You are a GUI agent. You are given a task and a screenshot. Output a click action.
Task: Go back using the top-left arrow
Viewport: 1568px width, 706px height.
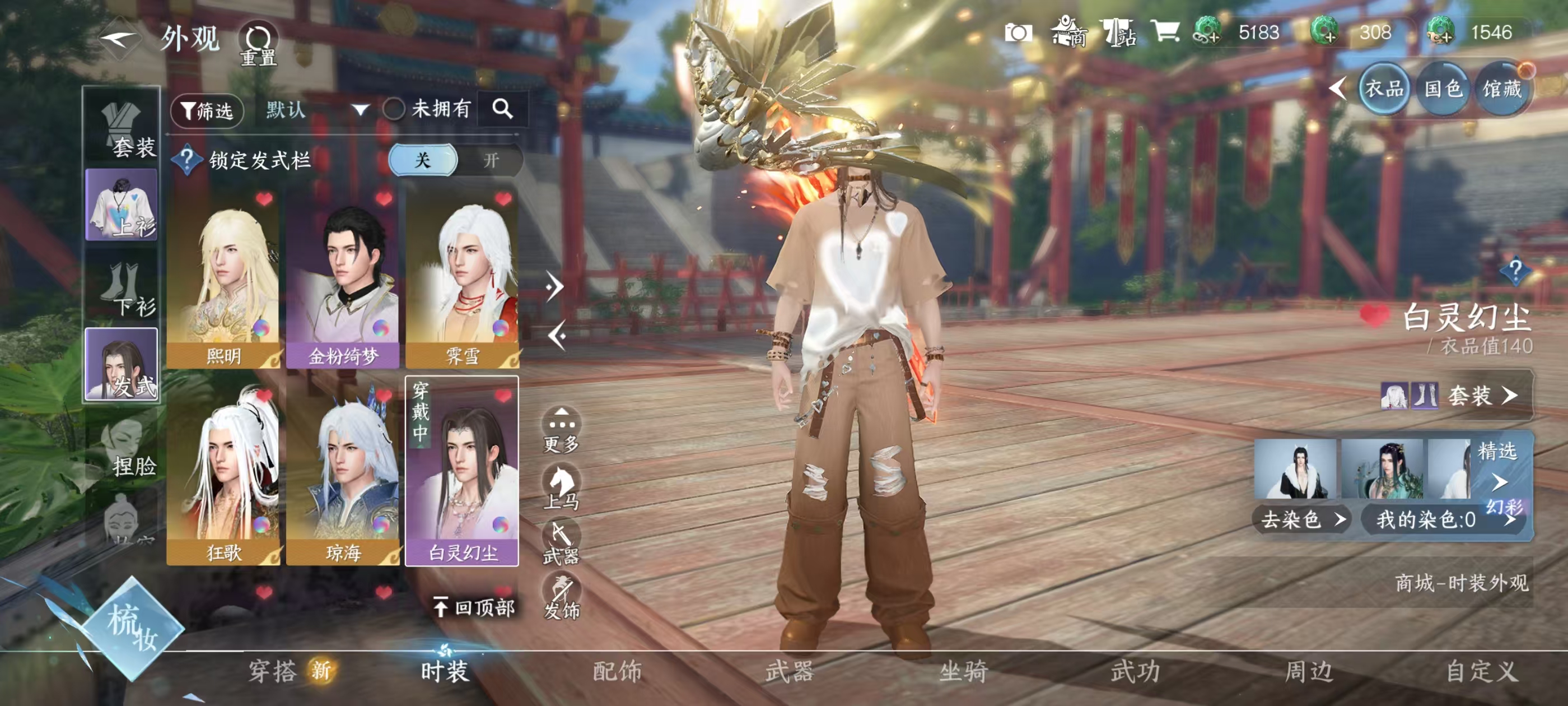tap(119, 40)
